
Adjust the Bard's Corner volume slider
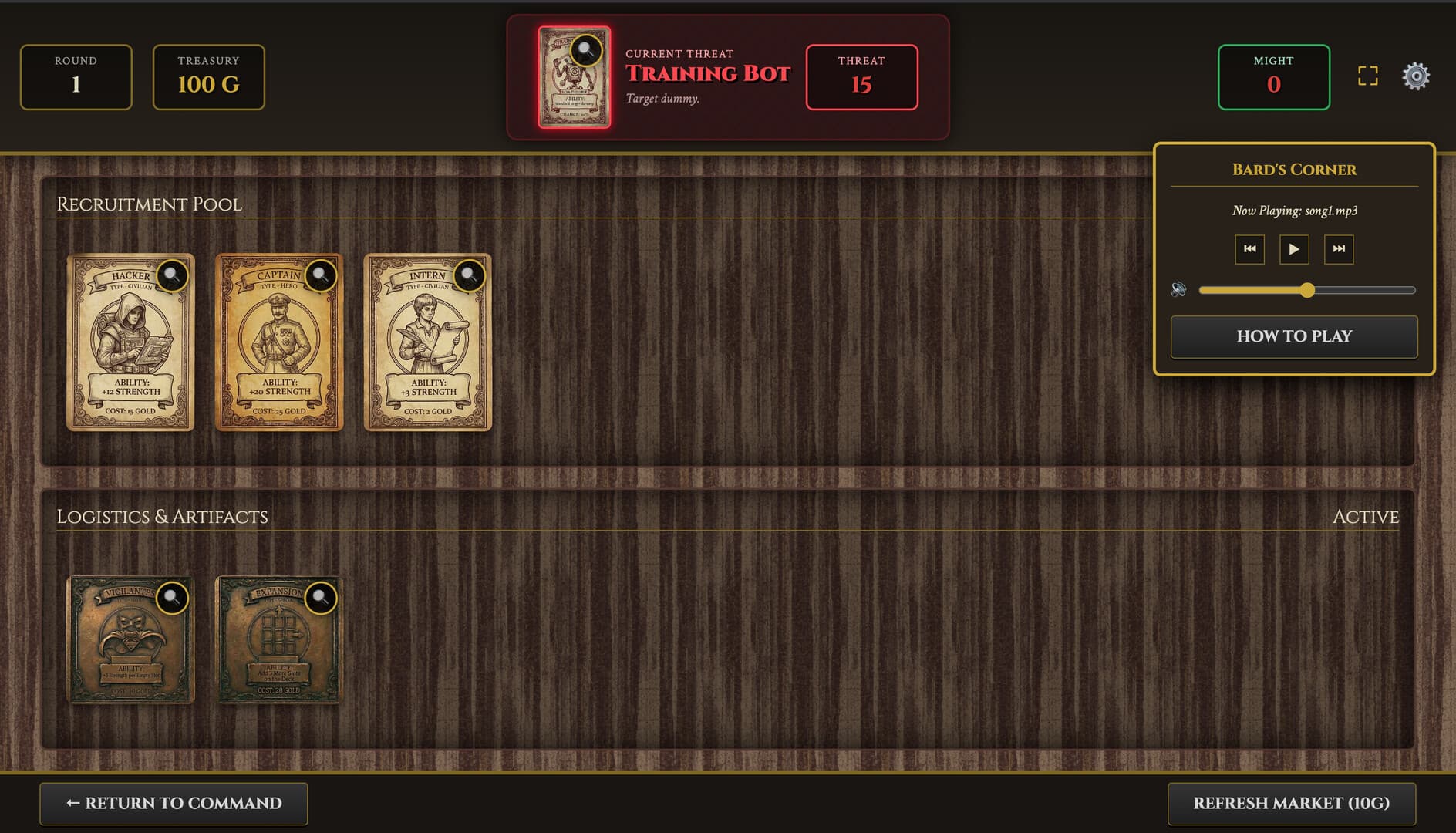[x=1309, y=291]
